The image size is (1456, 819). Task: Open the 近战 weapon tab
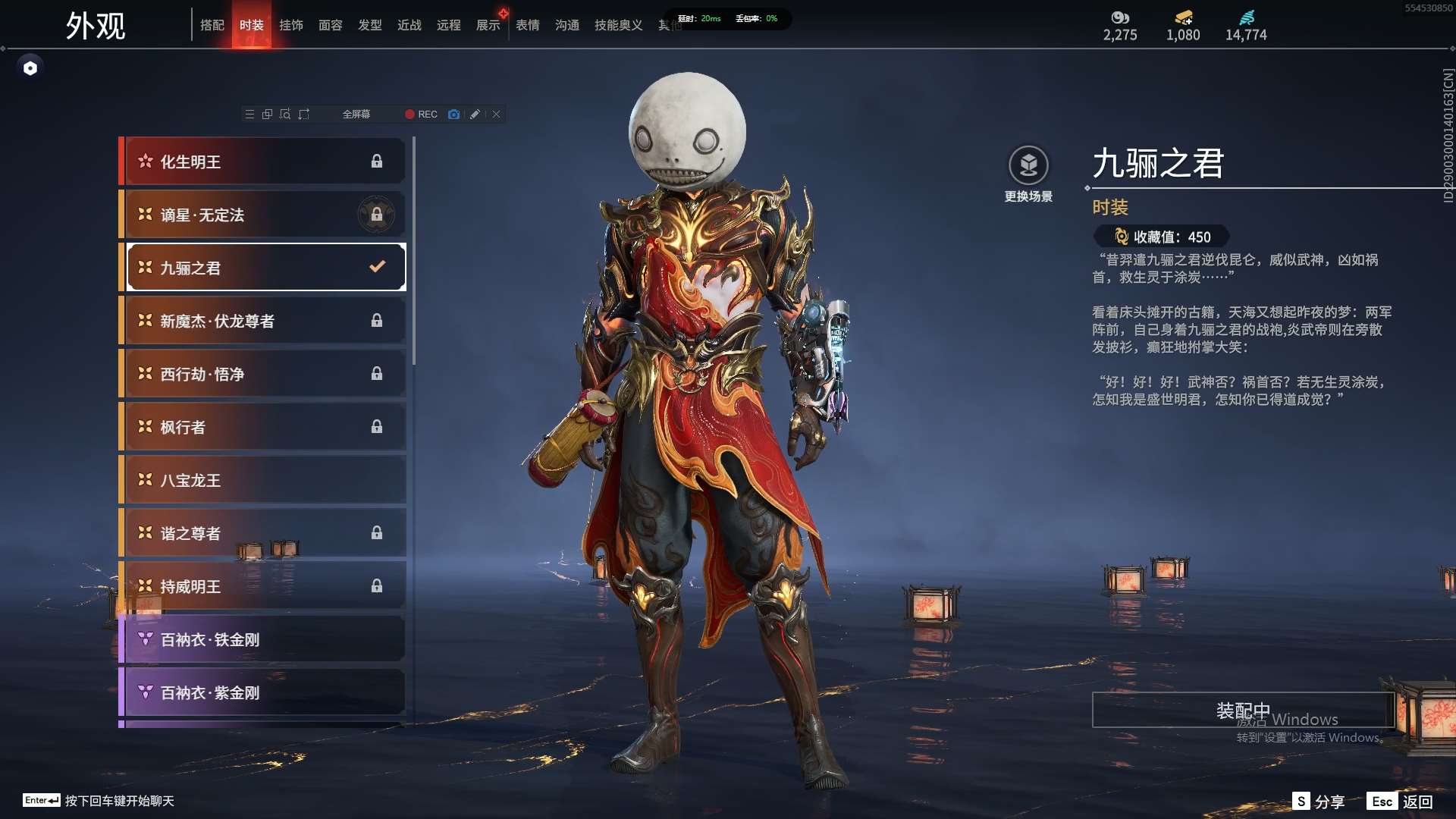tap(409, 25)
